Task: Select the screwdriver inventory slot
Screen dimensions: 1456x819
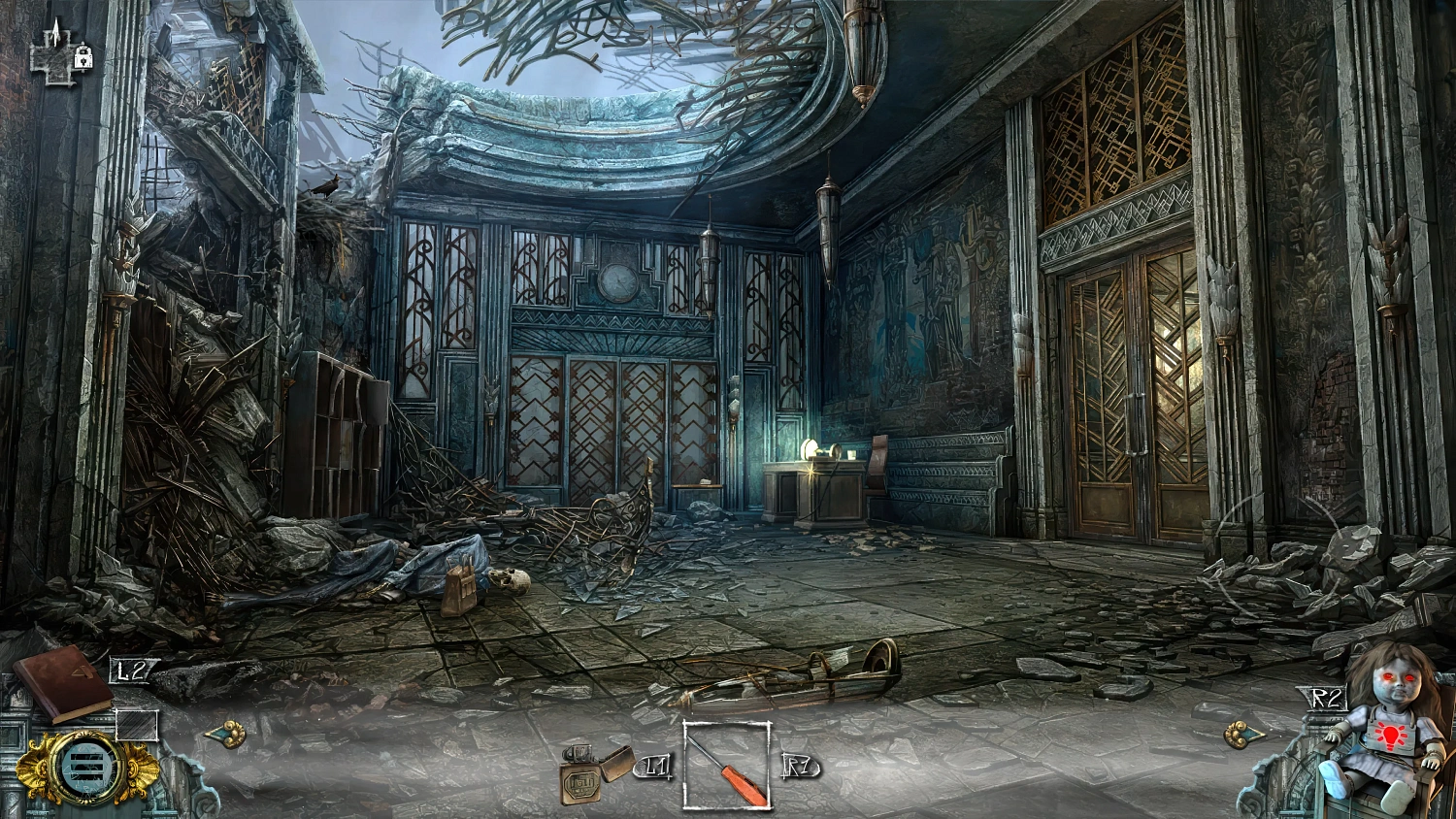Action: (727, 766)
